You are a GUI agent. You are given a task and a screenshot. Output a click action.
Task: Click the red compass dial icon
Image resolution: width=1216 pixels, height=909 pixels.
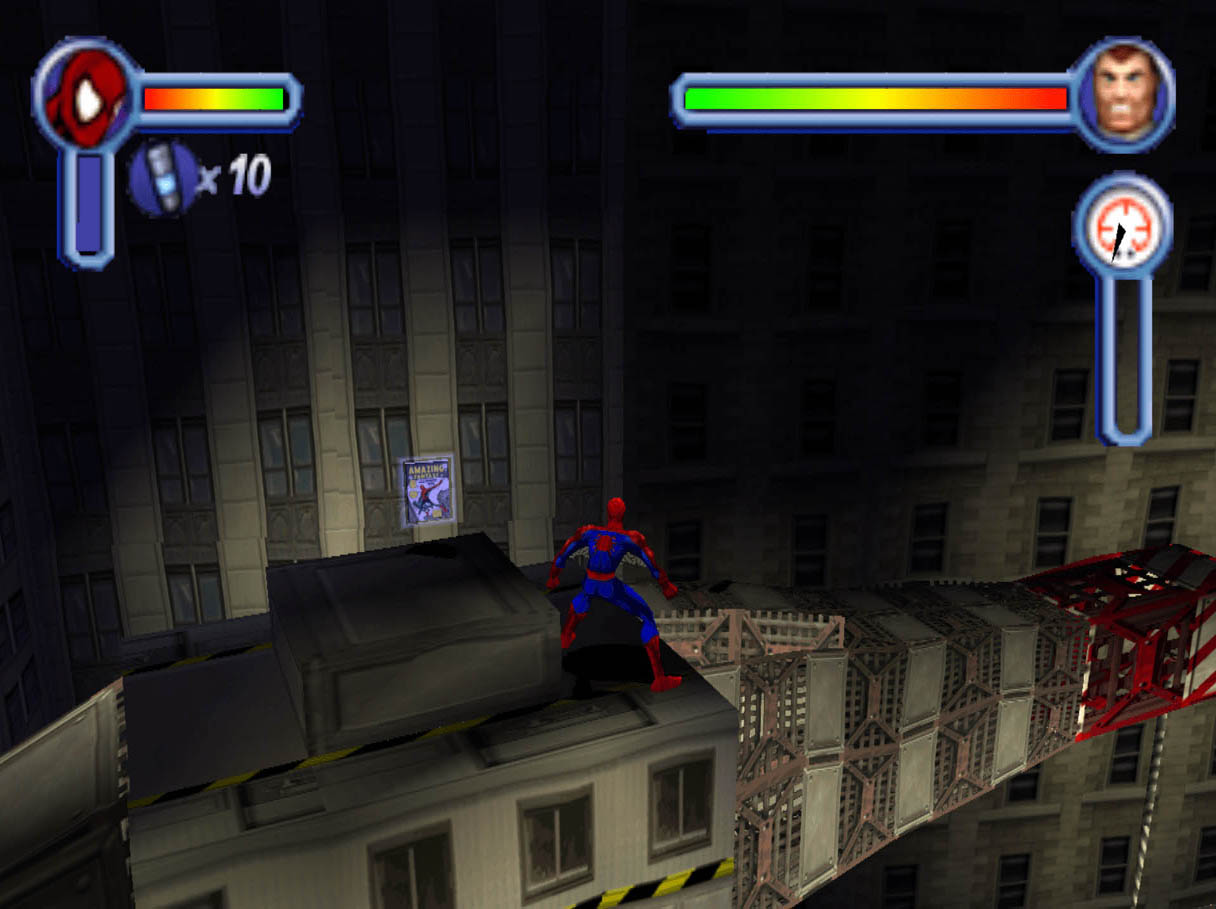pos(1121,234)
